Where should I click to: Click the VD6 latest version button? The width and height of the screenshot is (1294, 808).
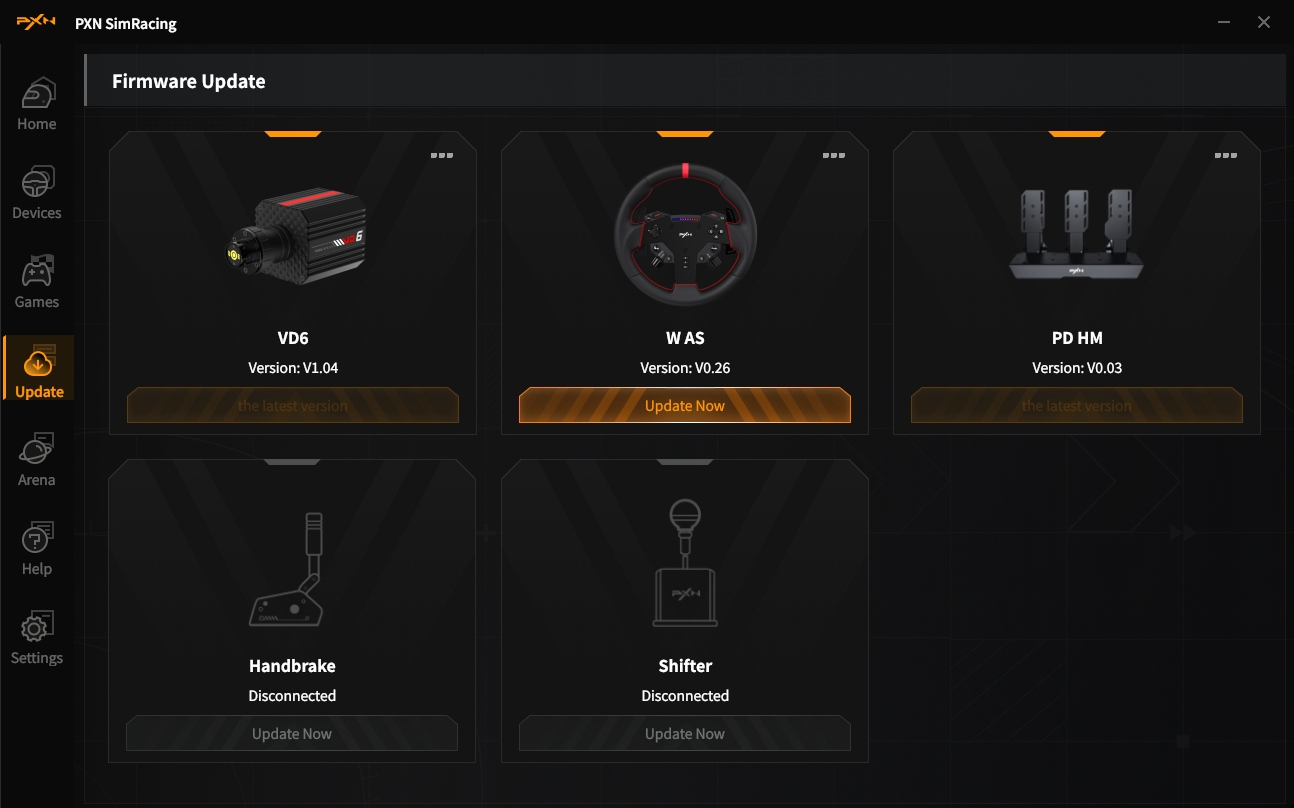click(293, 406)
